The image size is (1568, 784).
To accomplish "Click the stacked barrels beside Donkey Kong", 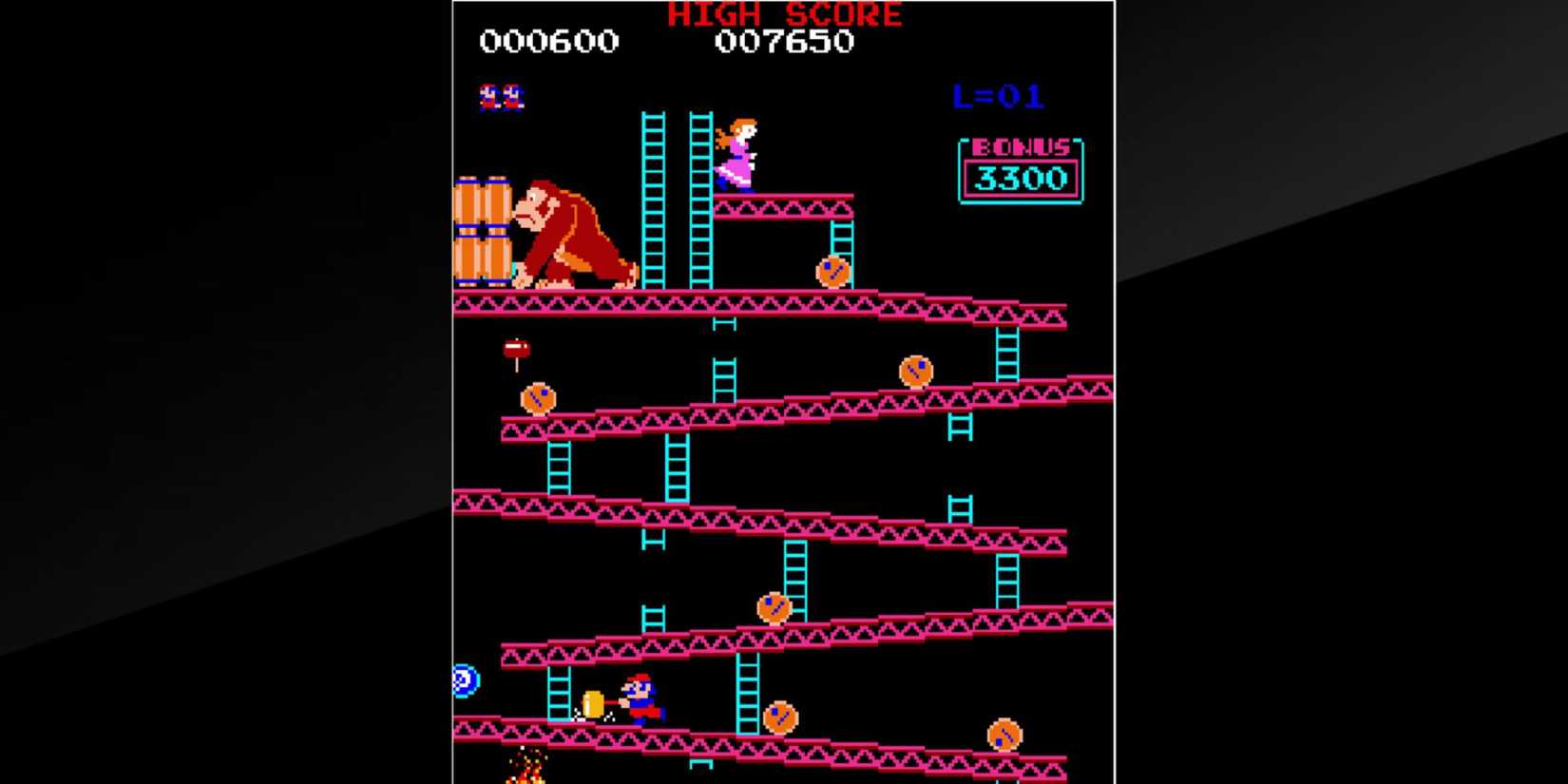I will (485, 228).
